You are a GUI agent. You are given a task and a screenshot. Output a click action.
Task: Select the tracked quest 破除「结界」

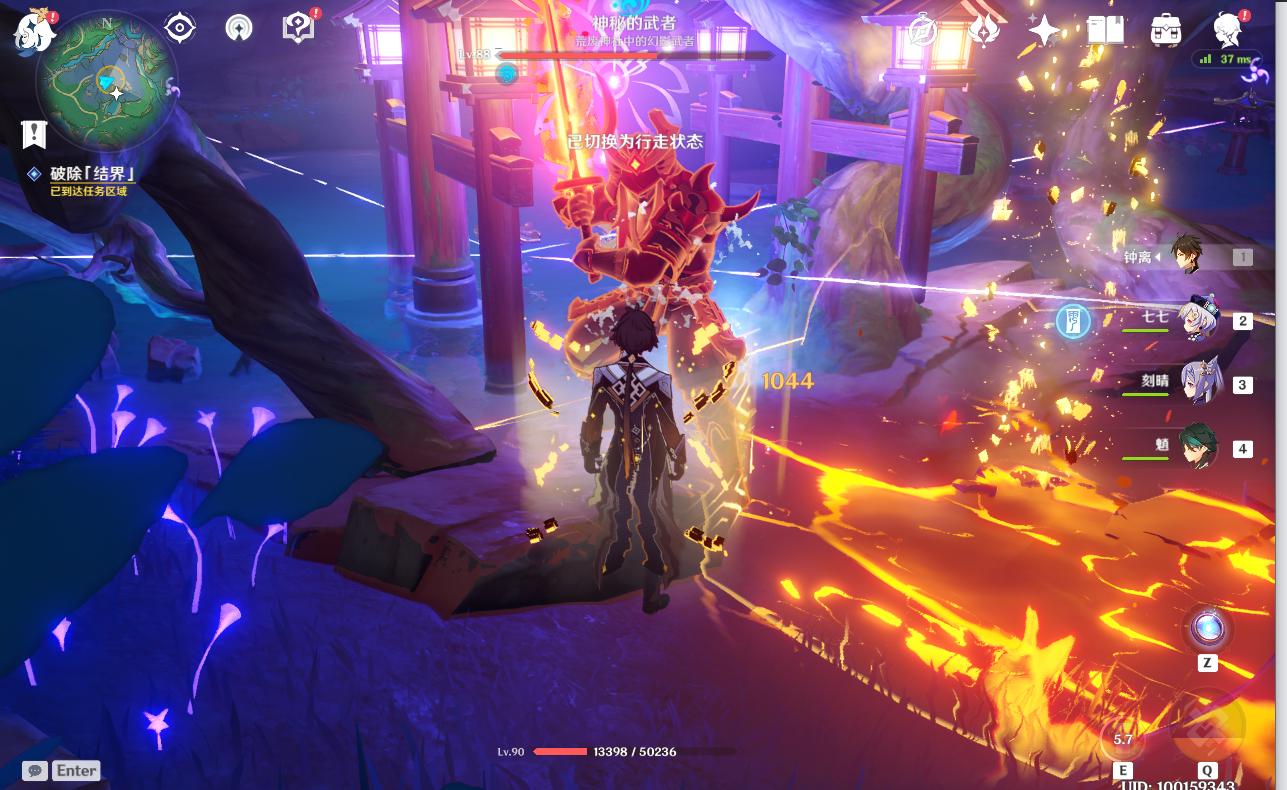click(92, 174)
